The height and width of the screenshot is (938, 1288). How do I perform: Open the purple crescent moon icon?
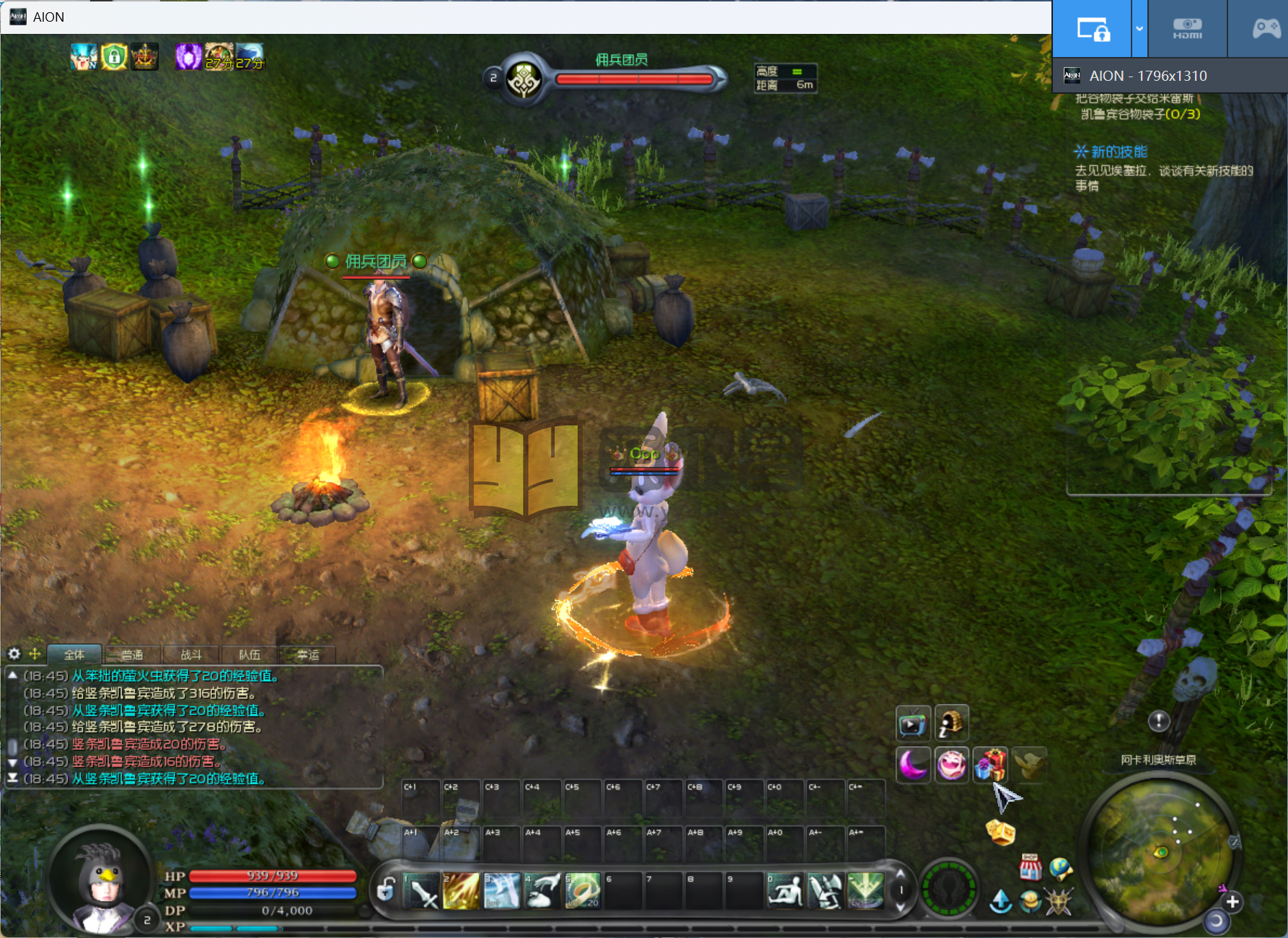913,765
